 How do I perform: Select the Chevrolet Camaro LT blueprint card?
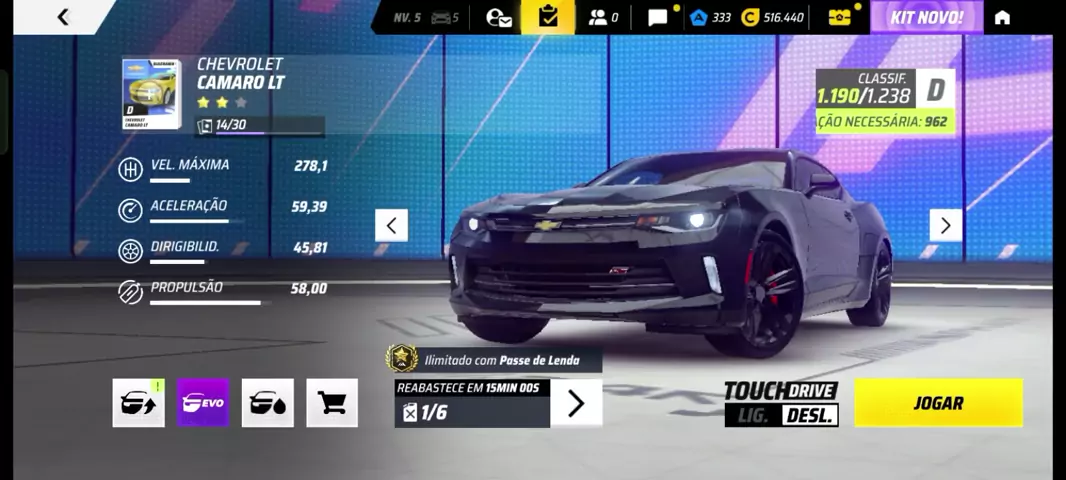coord(151,95)
